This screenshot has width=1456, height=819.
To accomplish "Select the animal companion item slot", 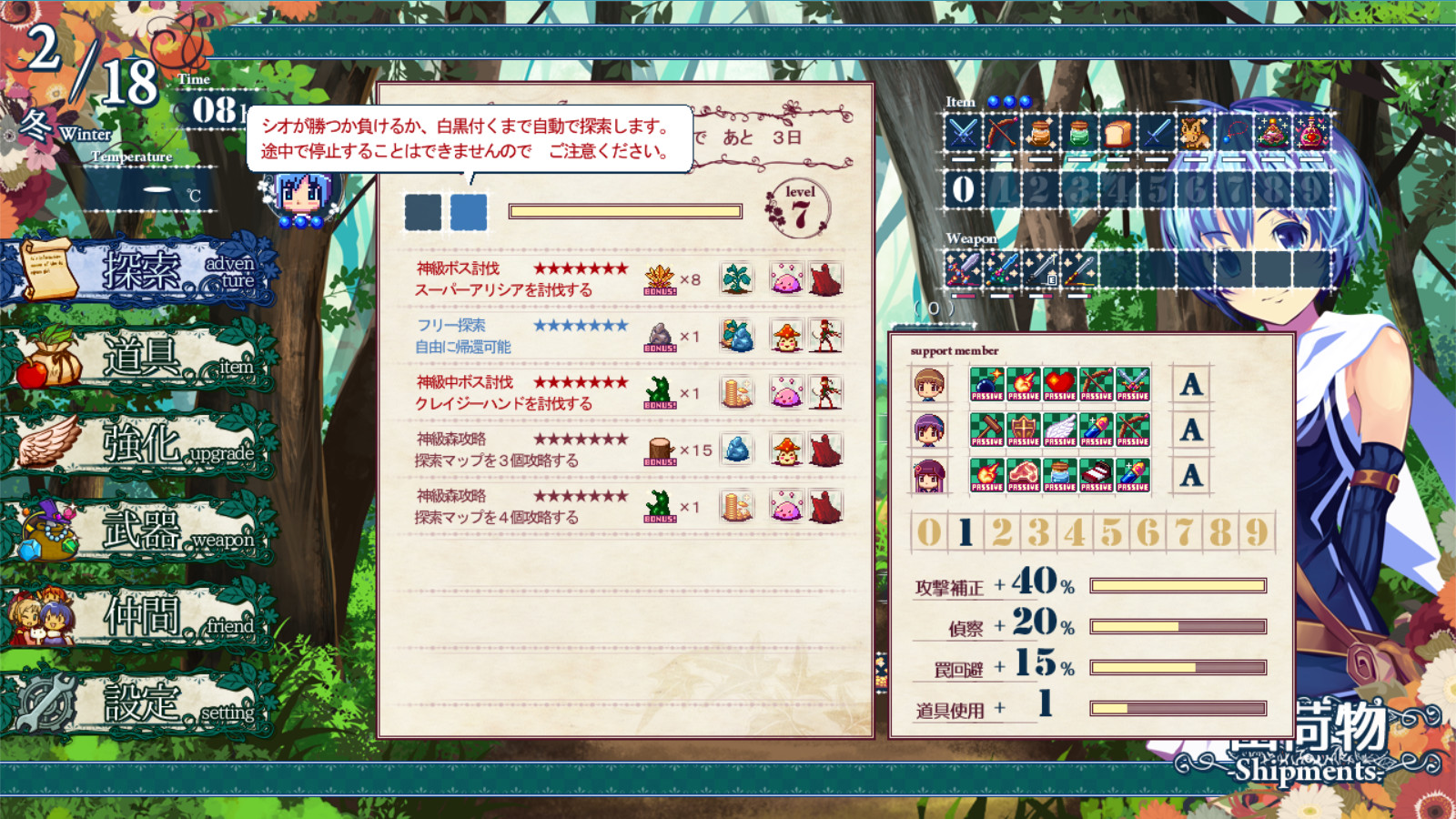I will click(1196, 132).
